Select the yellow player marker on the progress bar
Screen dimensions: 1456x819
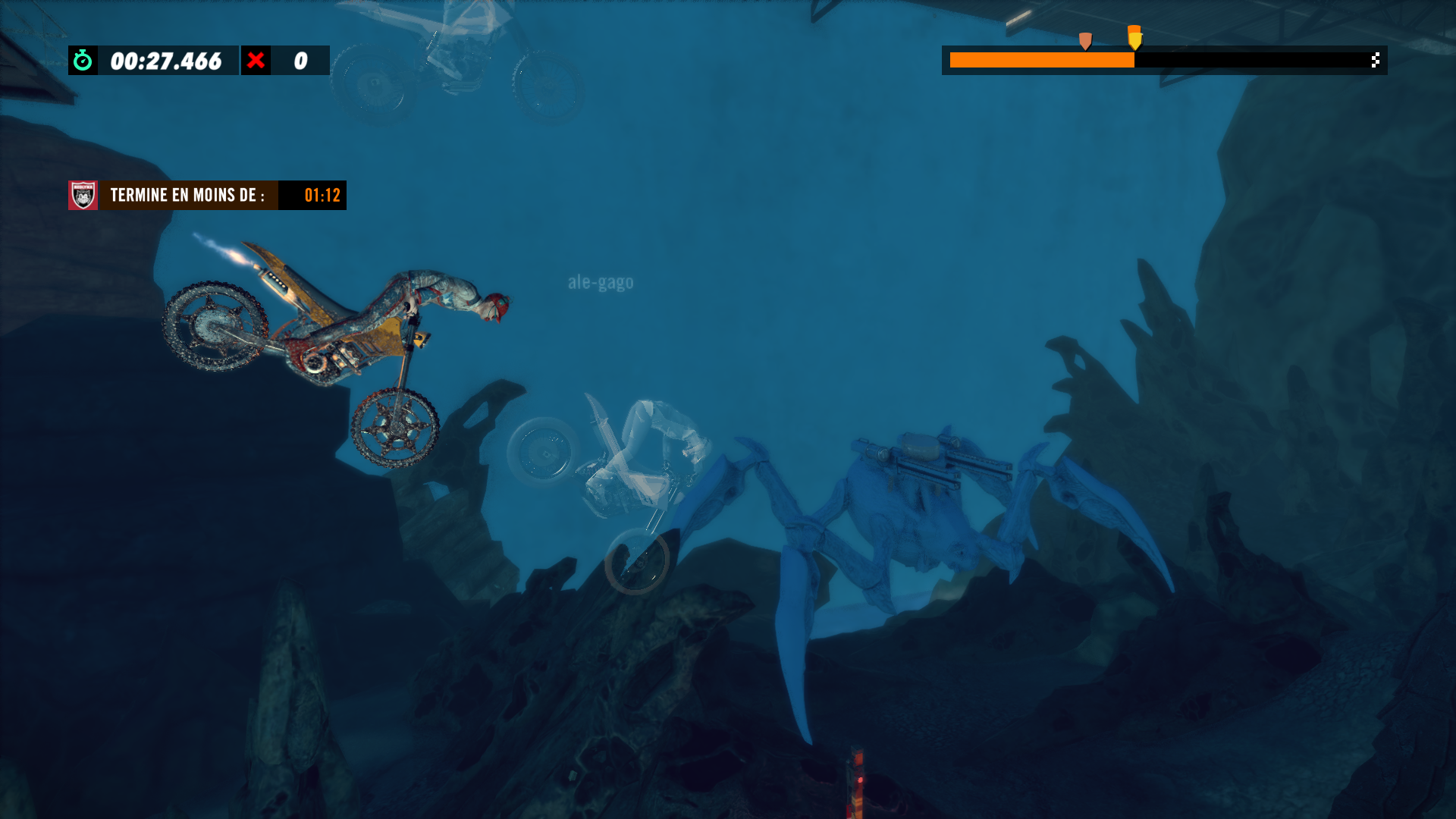(x=1134, y=37)
